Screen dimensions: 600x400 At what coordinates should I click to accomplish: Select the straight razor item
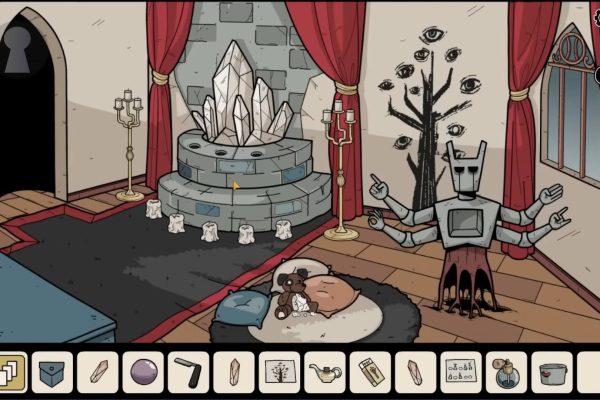pyautogui.click(x=188, y=372)
